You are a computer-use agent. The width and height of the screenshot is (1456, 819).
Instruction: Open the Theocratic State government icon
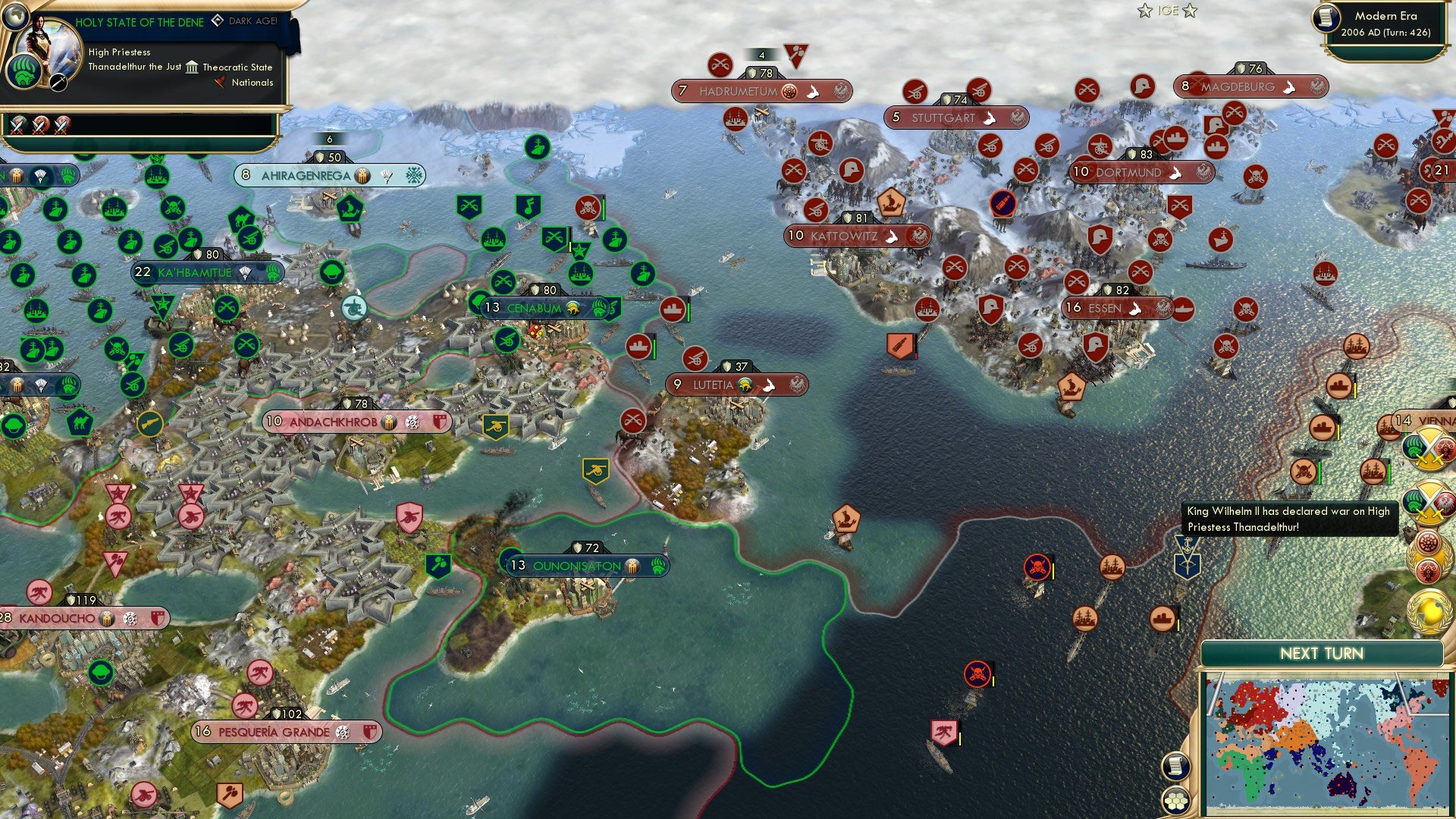pyautogui.click(x=191, y=67)
